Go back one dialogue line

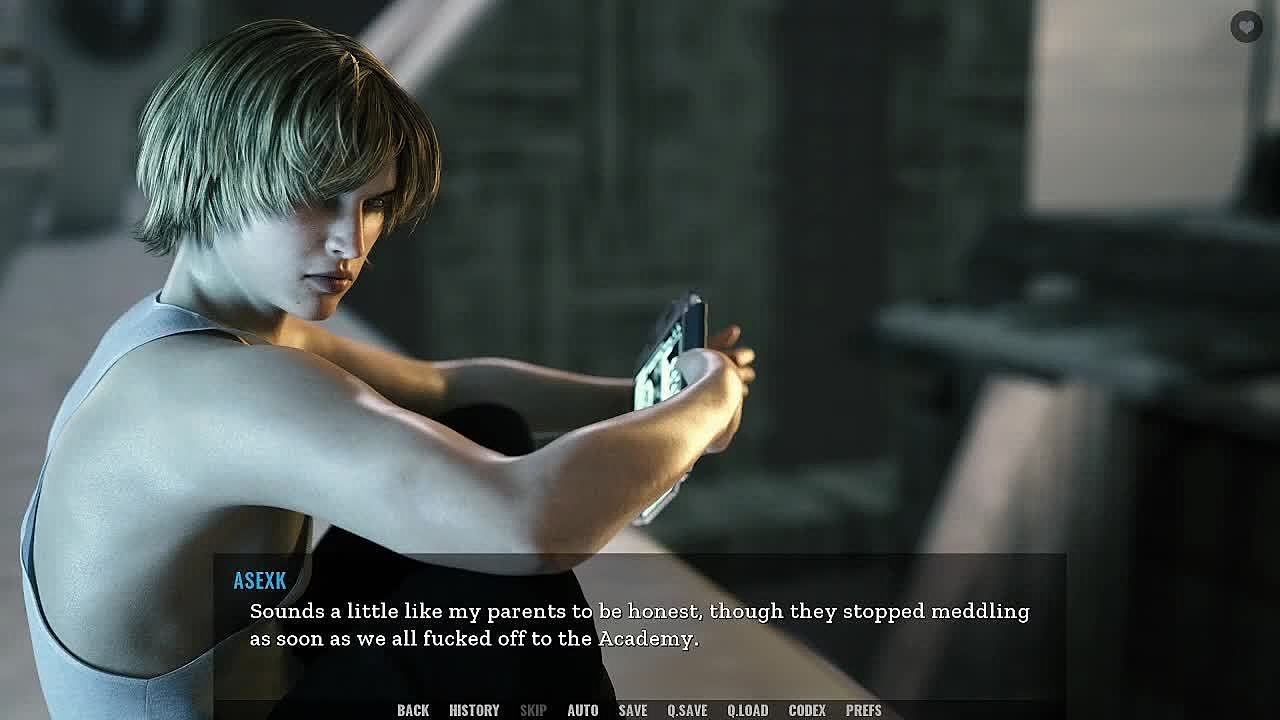[x=412, y=710]
